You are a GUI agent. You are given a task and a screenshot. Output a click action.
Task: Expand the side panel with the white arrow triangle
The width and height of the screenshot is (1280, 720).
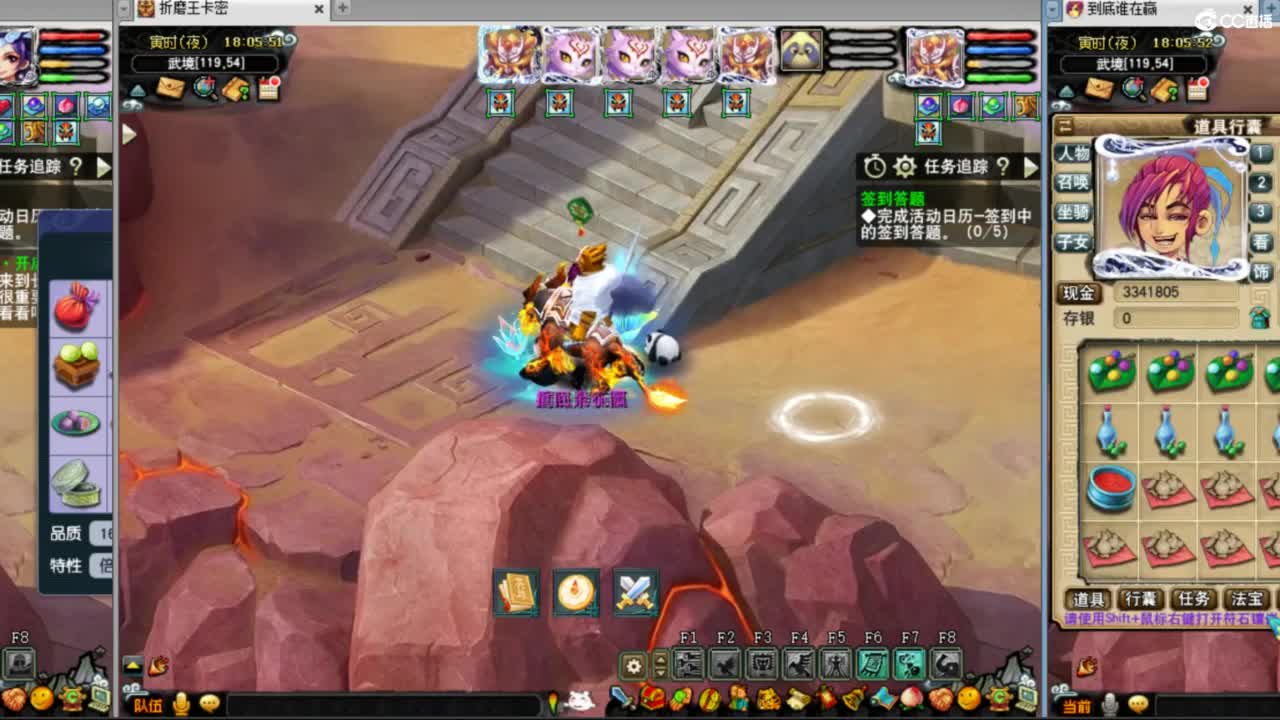(x=127, y=133)
